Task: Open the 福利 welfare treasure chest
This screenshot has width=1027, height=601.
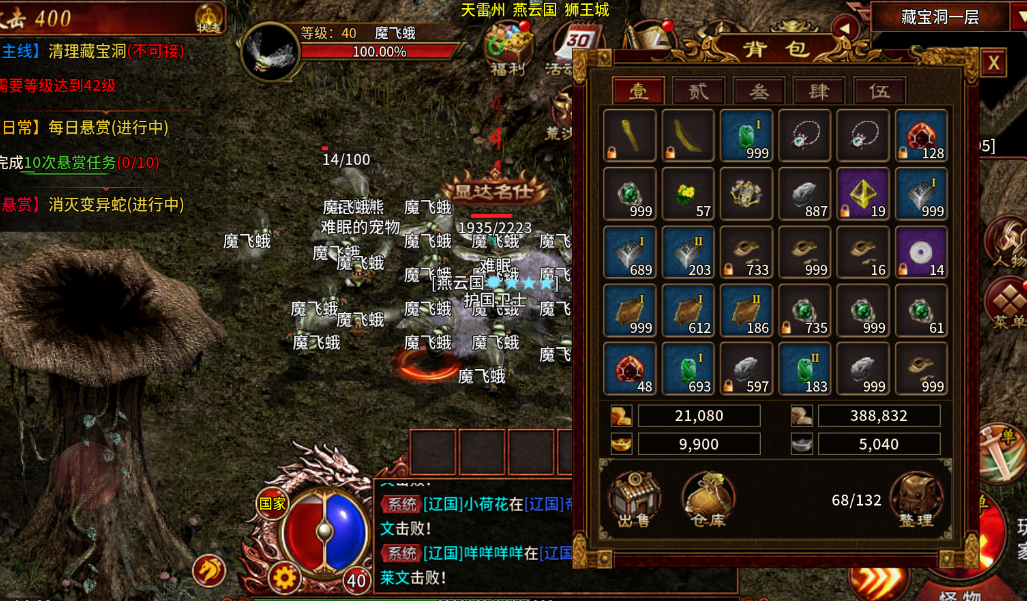Action: click(x=508, y=47)
